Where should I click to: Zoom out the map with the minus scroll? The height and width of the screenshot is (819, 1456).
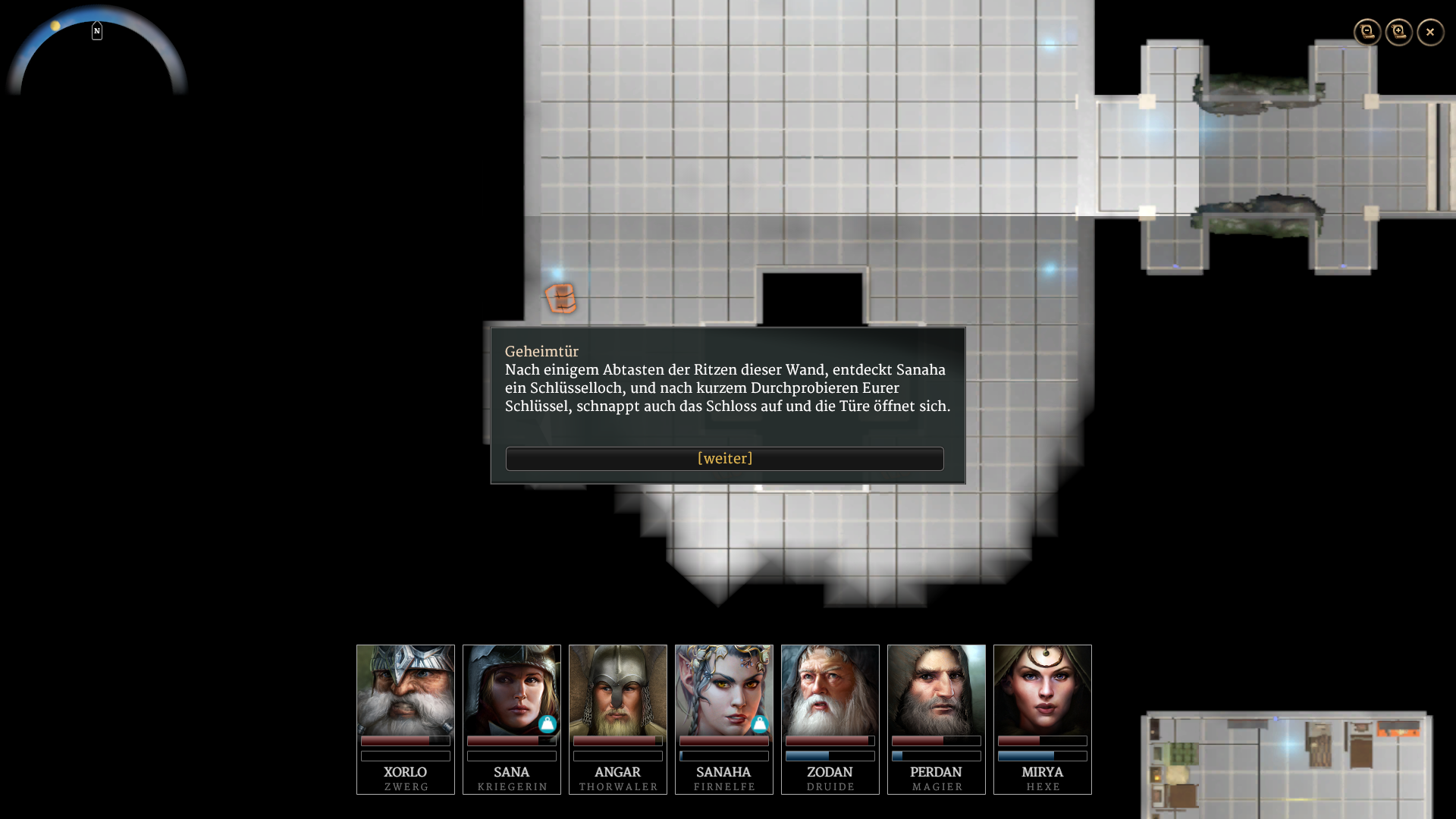coord(1367,32)
